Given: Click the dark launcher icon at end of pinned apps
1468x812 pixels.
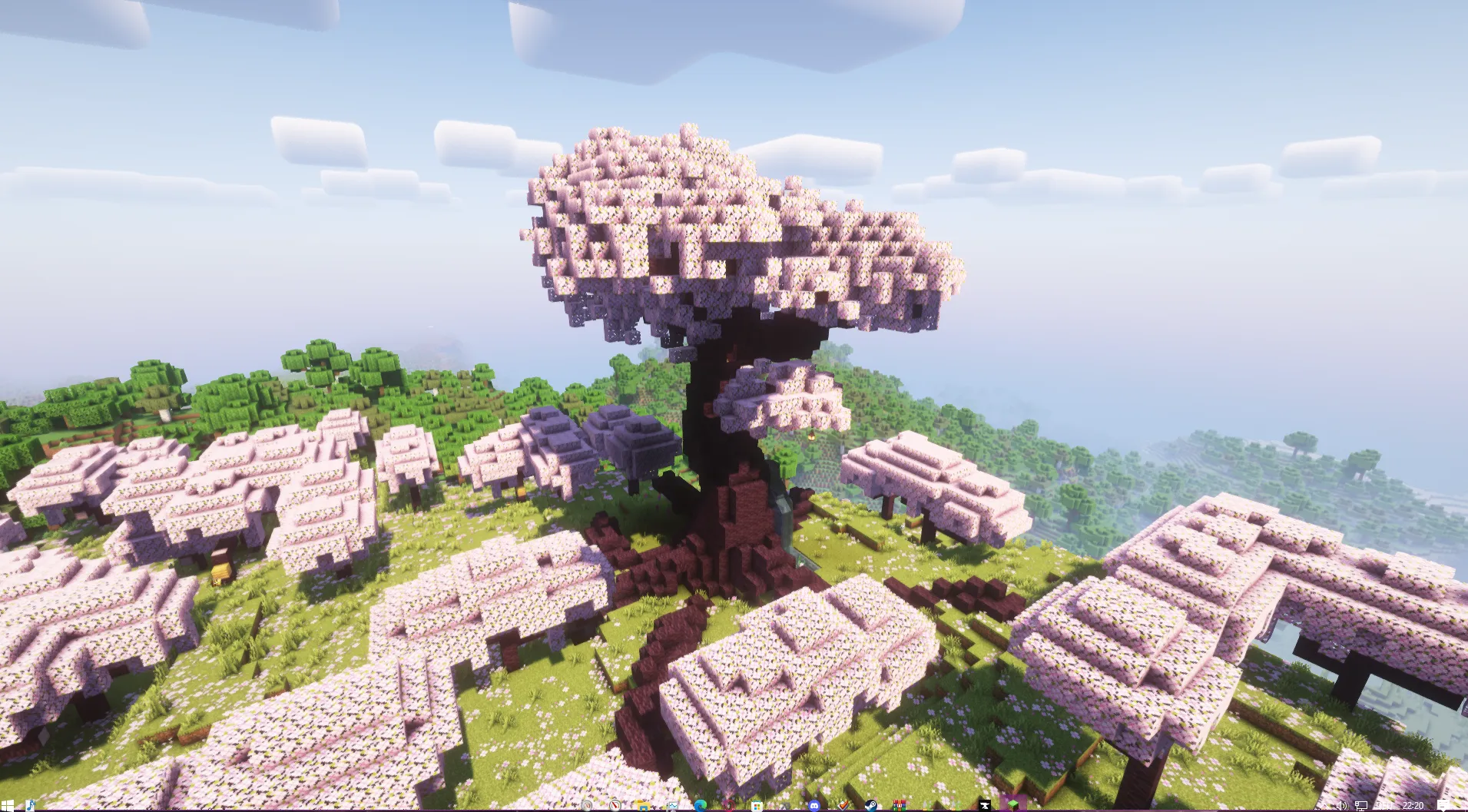Looking at the screenshot, I should point(985,804).
